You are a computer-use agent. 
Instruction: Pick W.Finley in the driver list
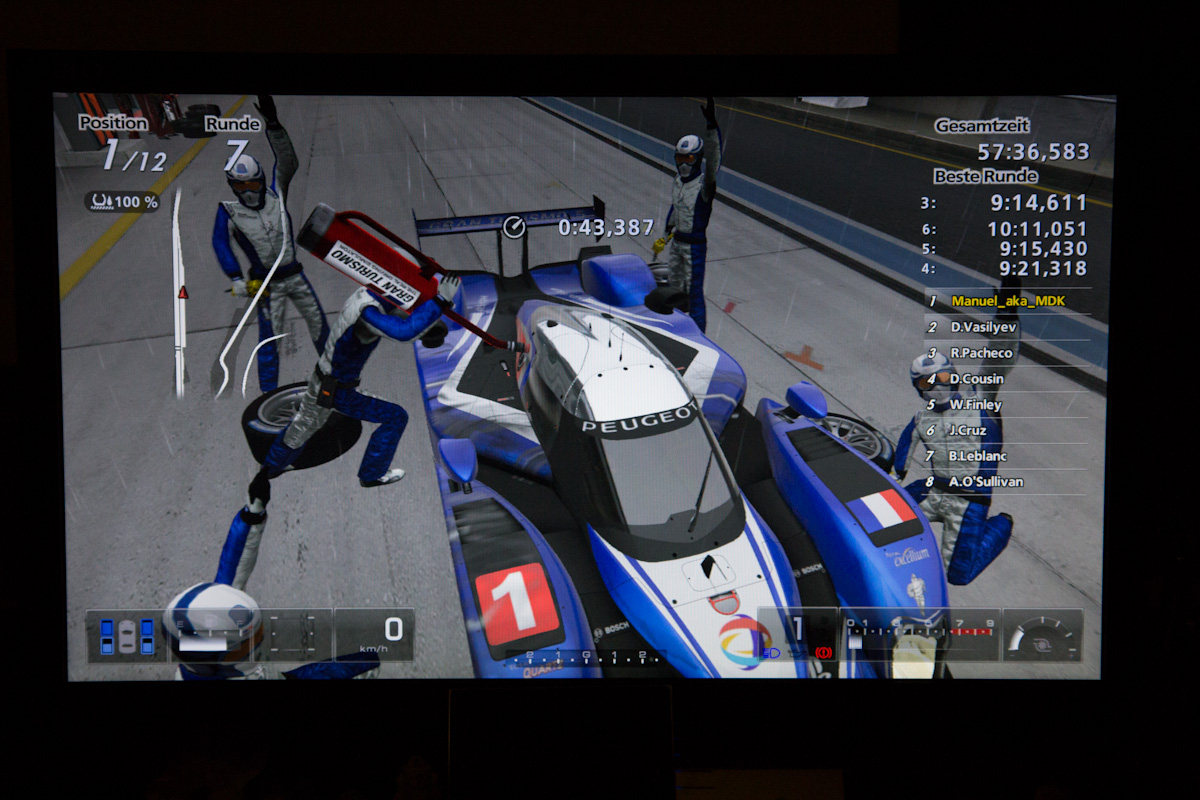click(976, 405)
